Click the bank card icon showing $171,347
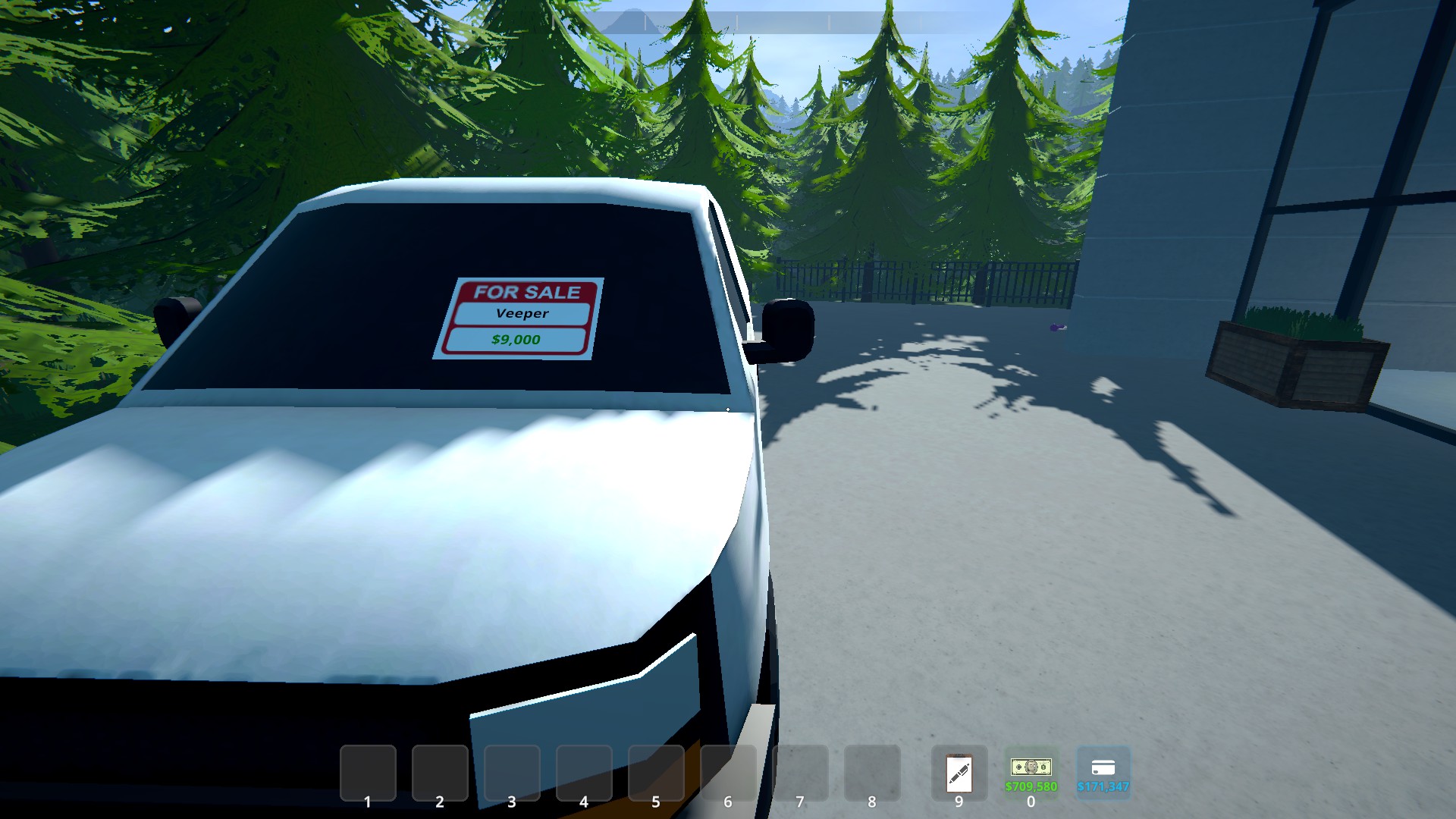This screenshot has height=819, width=1456. point(1103,771)
